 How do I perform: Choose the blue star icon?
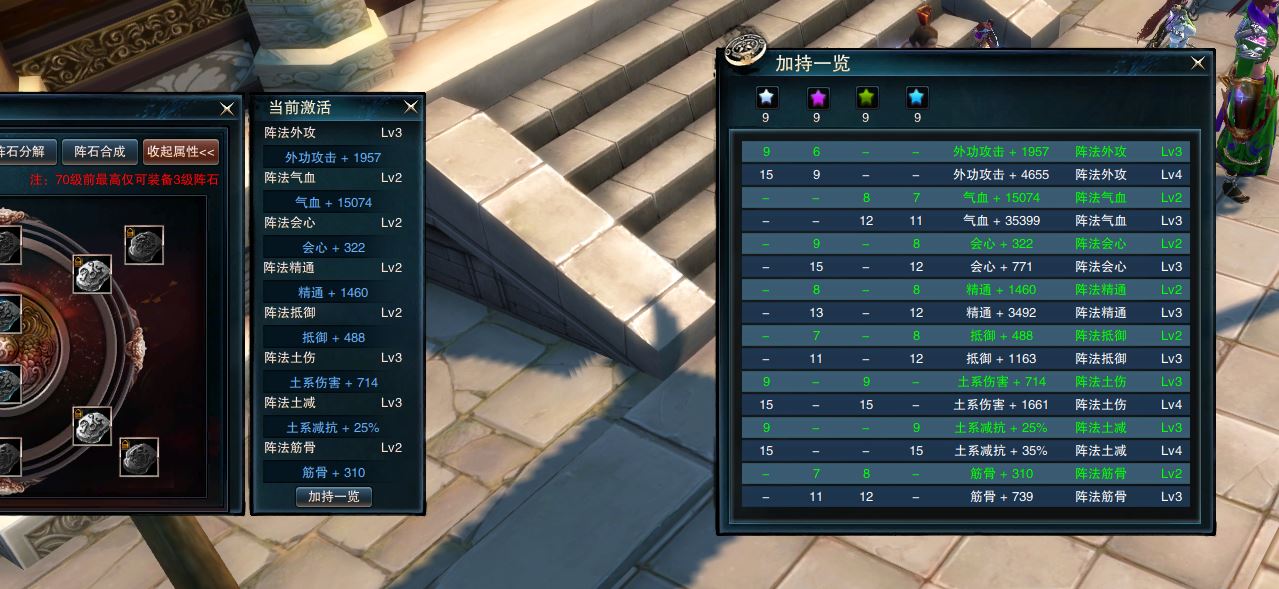coord(916,97)
